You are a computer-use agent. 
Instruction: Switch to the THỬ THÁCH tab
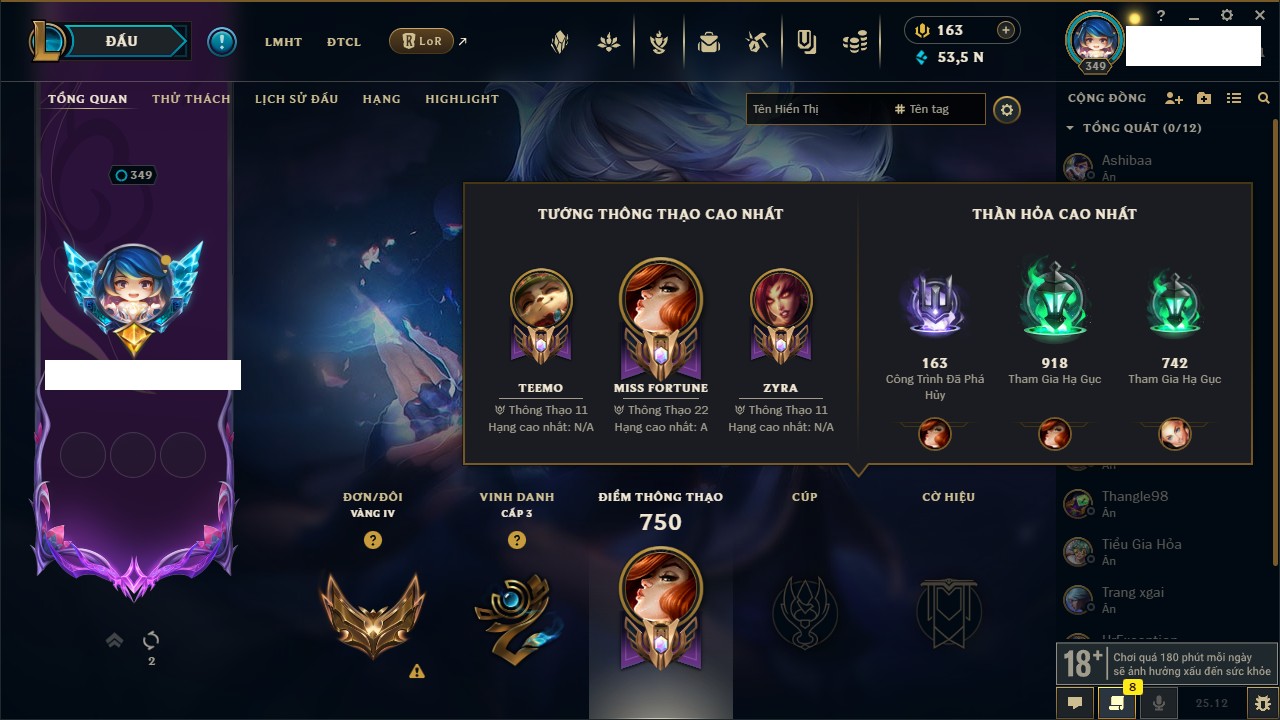coord(191,99)
